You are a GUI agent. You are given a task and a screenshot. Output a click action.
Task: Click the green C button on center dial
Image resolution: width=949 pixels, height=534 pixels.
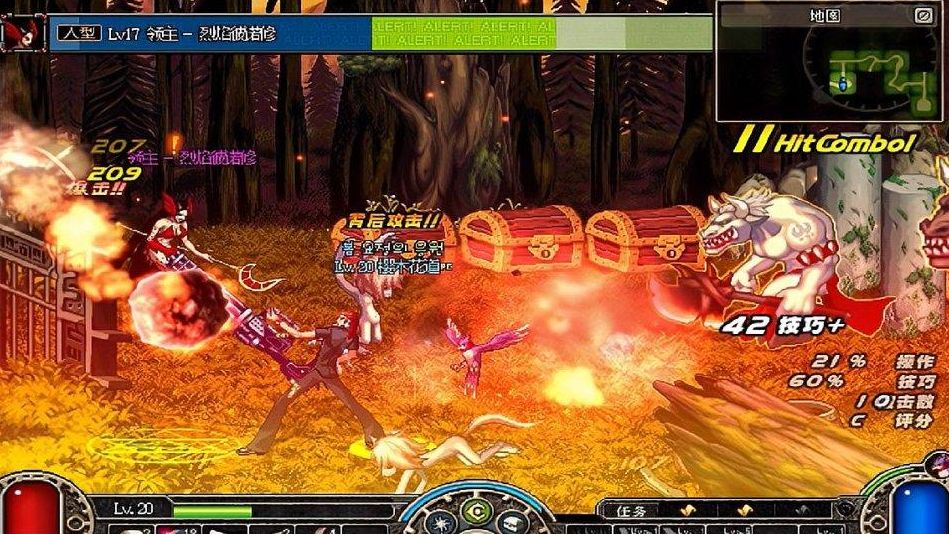(477, 508)
